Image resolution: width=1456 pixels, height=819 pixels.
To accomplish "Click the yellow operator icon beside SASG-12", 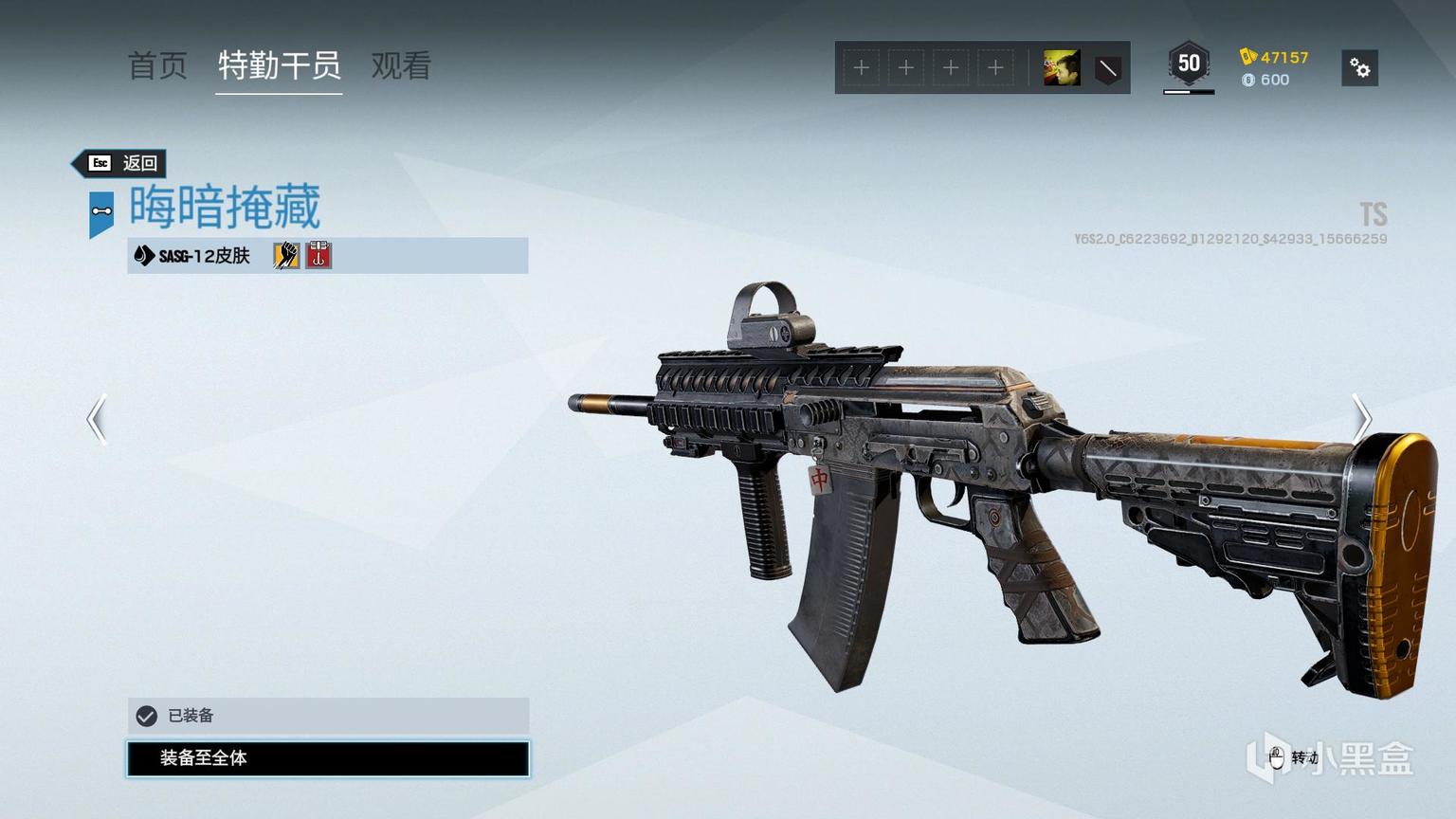I will pos(286,255).
